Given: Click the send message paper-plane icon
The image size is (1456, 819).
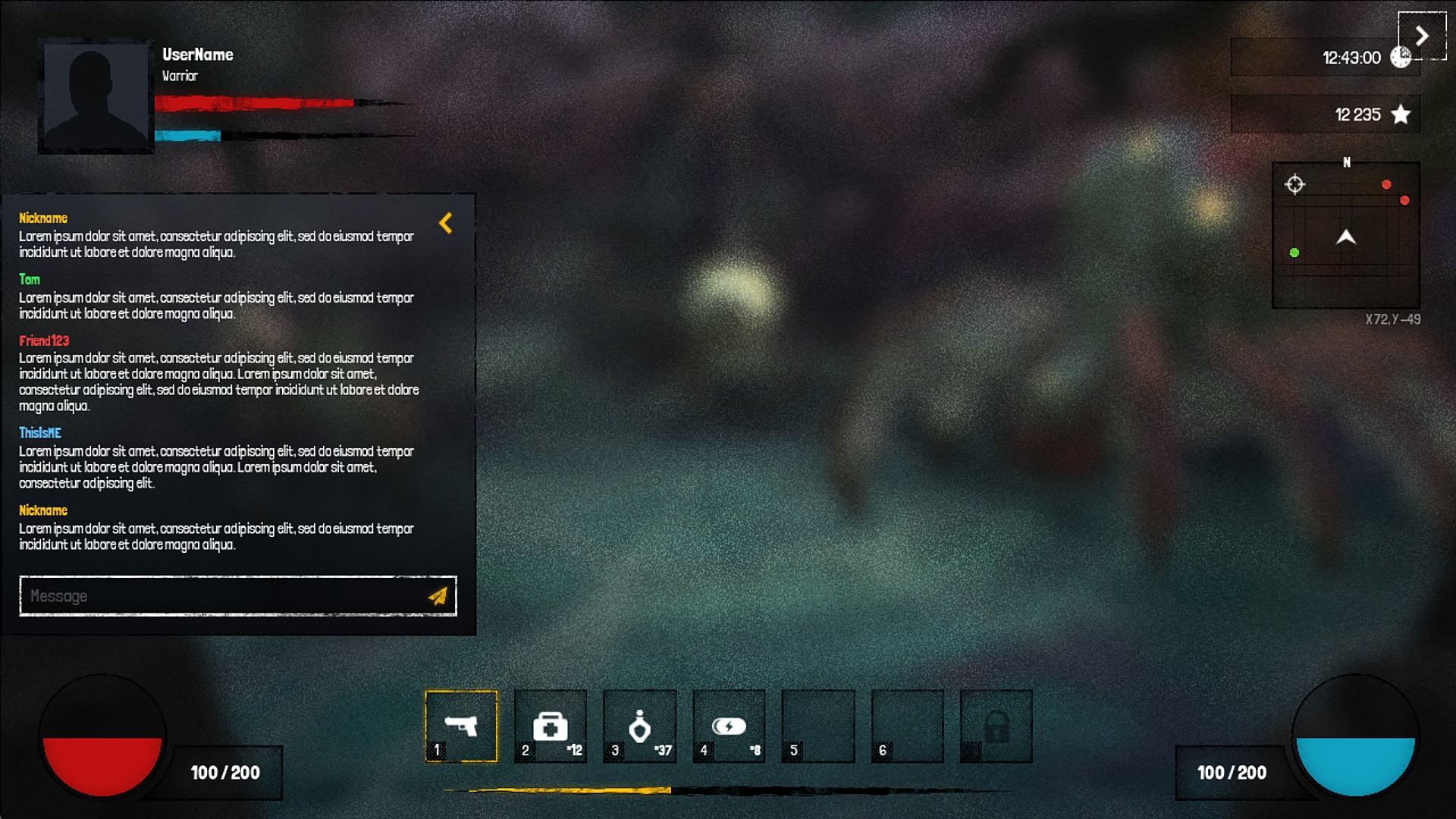Looking at the screenshot, I should (x=438, y=596).
